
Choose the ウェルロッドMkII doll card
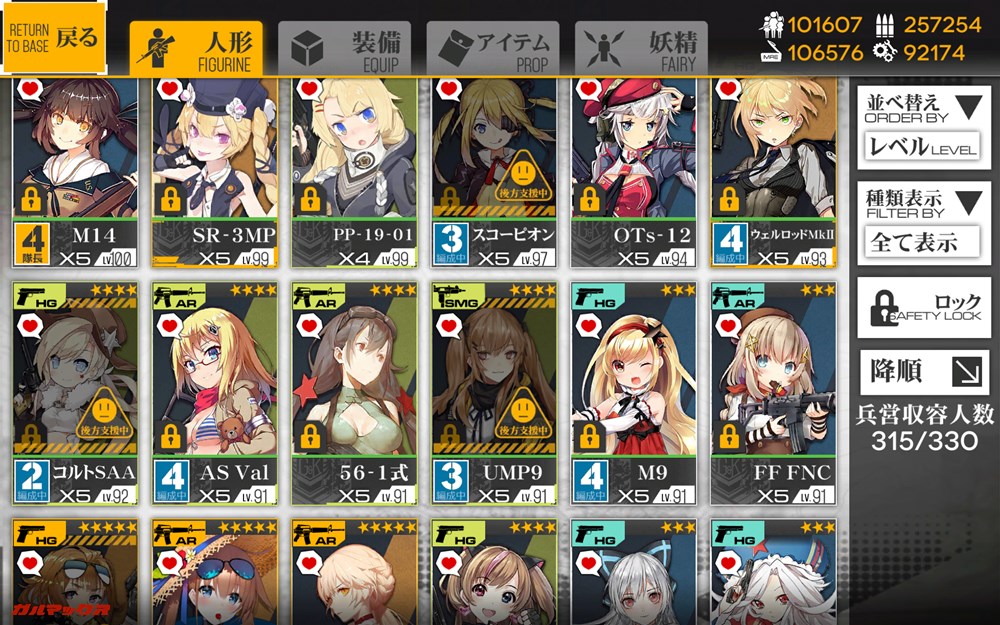pos(774,170)
